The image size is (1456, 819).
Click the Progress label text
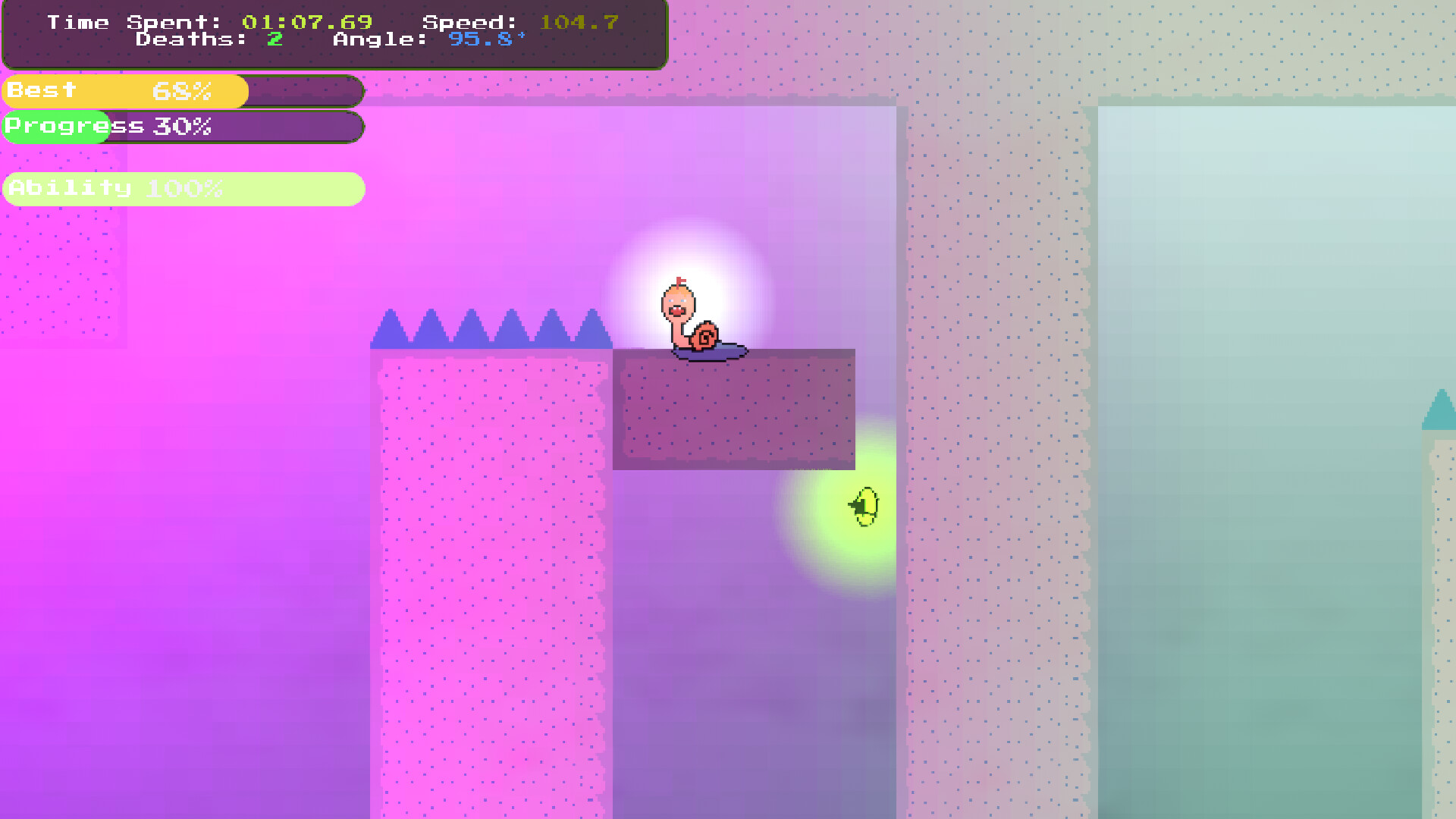point(74,125)
